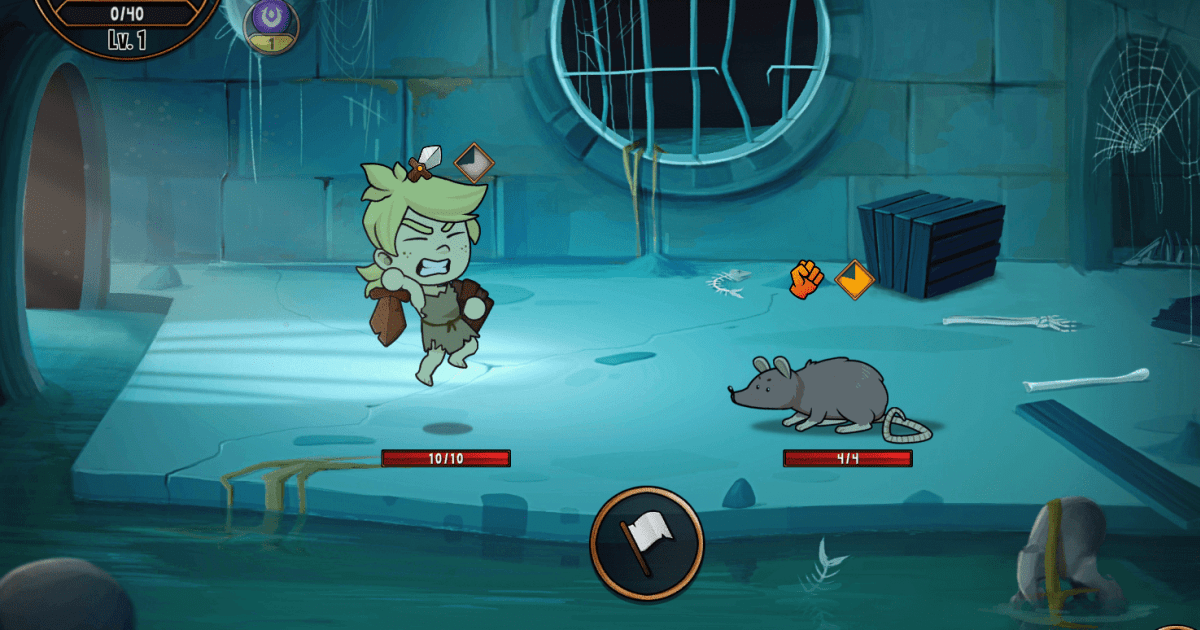This screenshot has height=630, width=1200.
Task: Click the white flag surrender button
Action: pyautogui.click(x=646, y=542)
